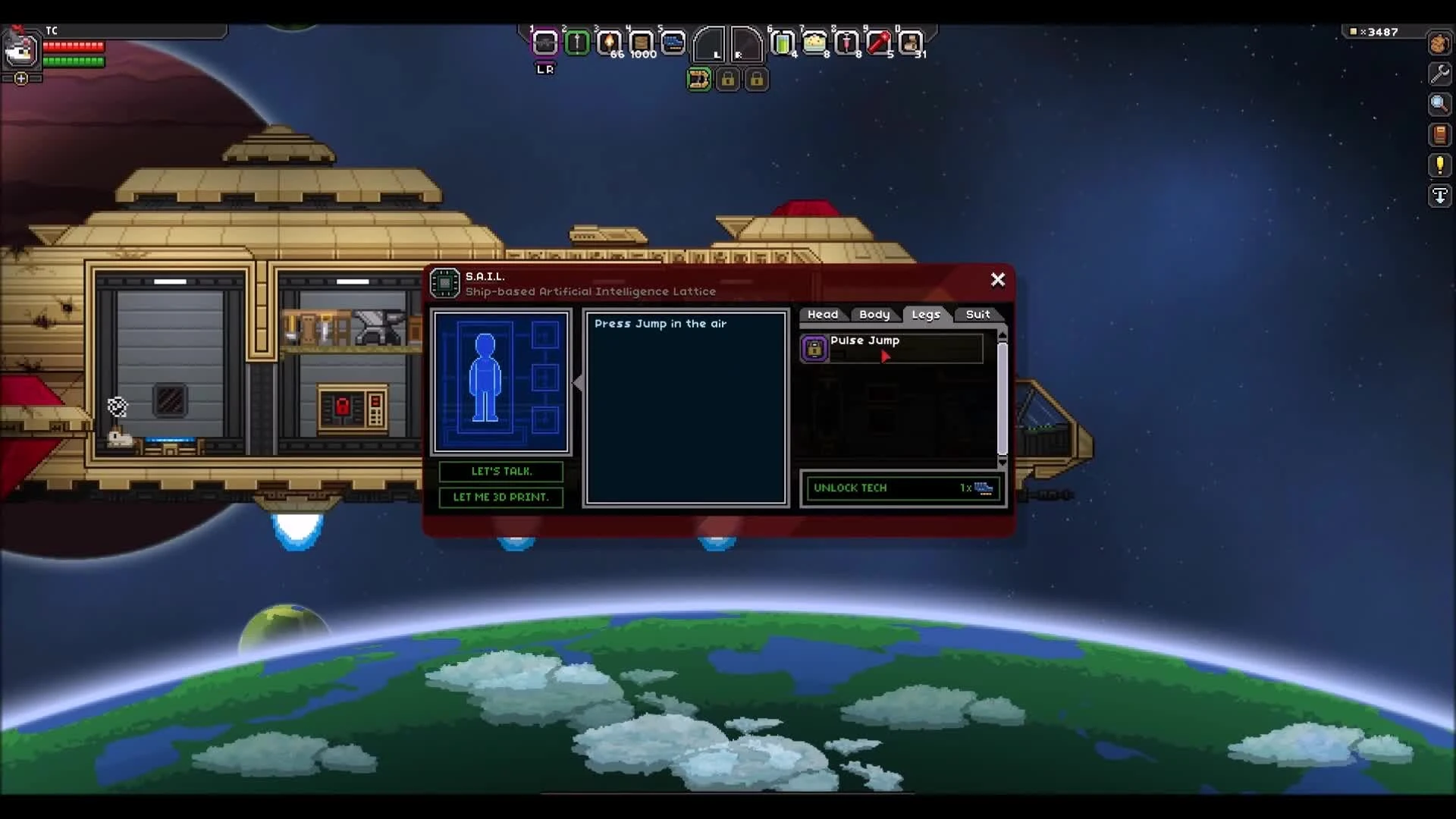The width and height of the screenshot is (1456, 819).
Task: Select the Matter Manipulator in hotbar slot 2
Action: [x=578, y=43]
